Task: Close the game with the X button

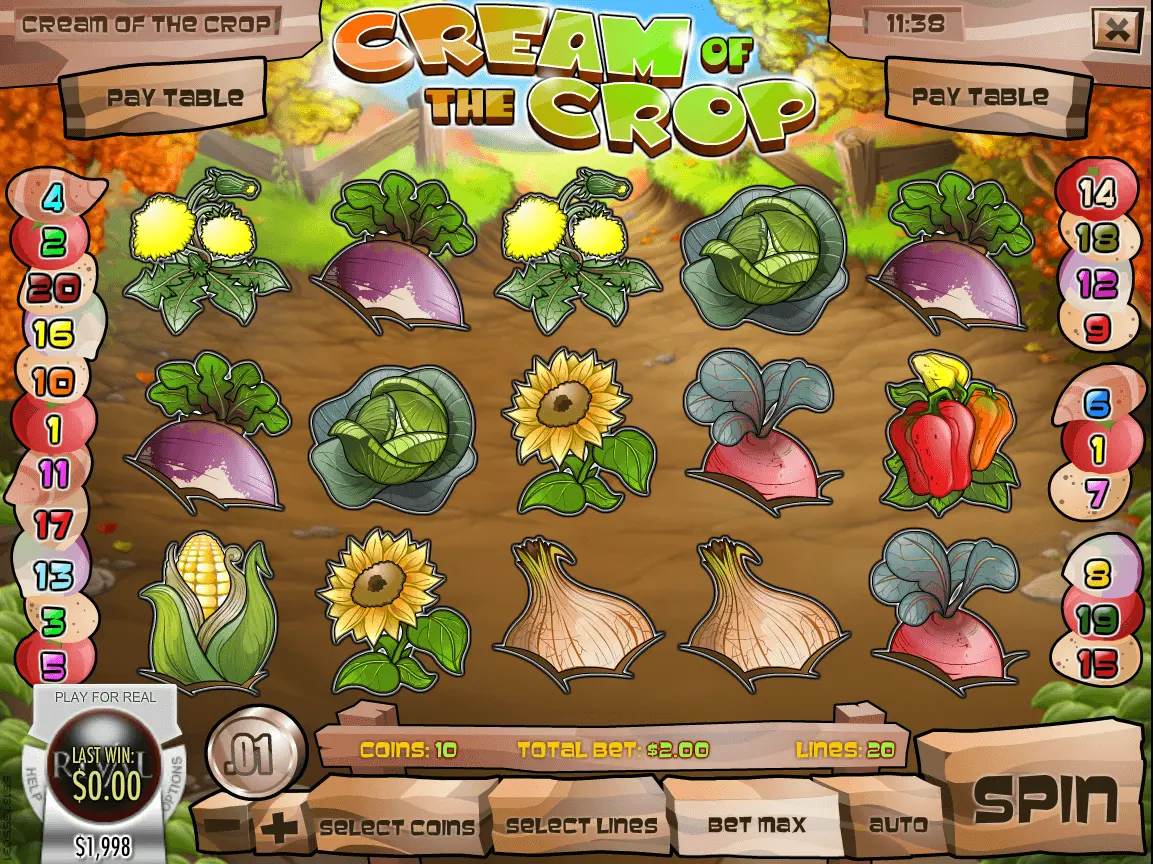Action: tap(1116, 30)
